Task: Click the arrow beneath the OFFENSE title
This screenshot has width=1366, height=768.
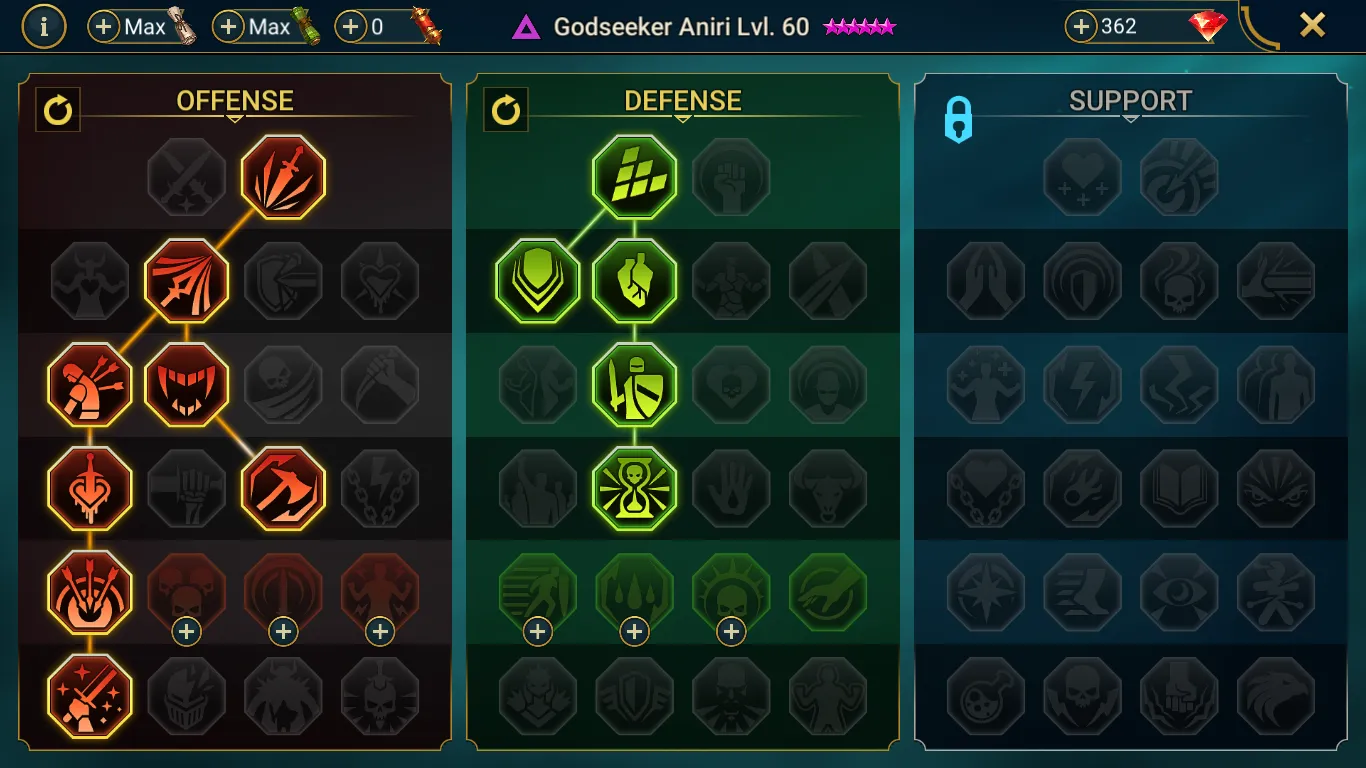Action: point(236,117)
